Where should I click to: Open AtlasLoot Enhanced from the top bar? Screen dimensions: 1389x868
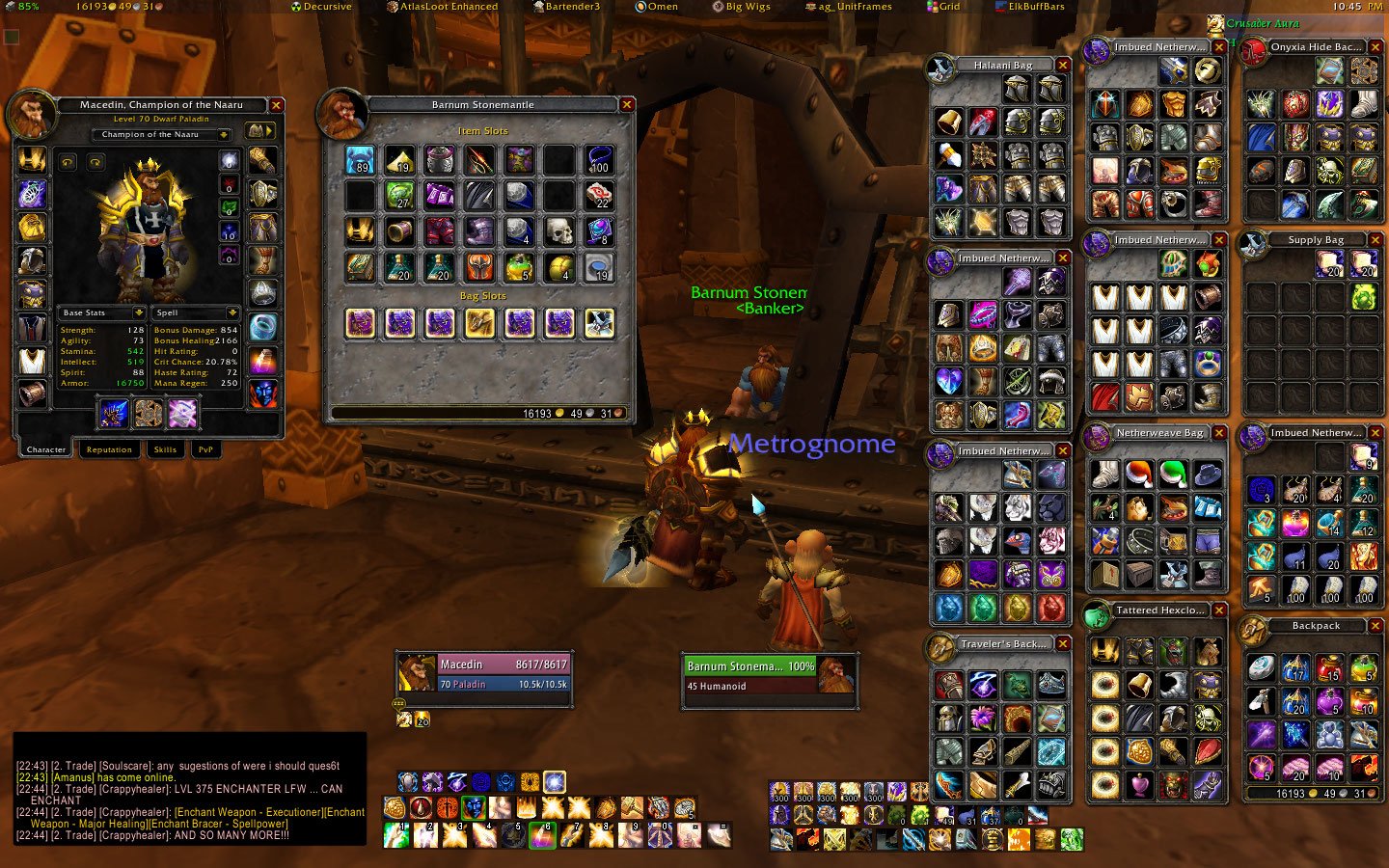443,7
